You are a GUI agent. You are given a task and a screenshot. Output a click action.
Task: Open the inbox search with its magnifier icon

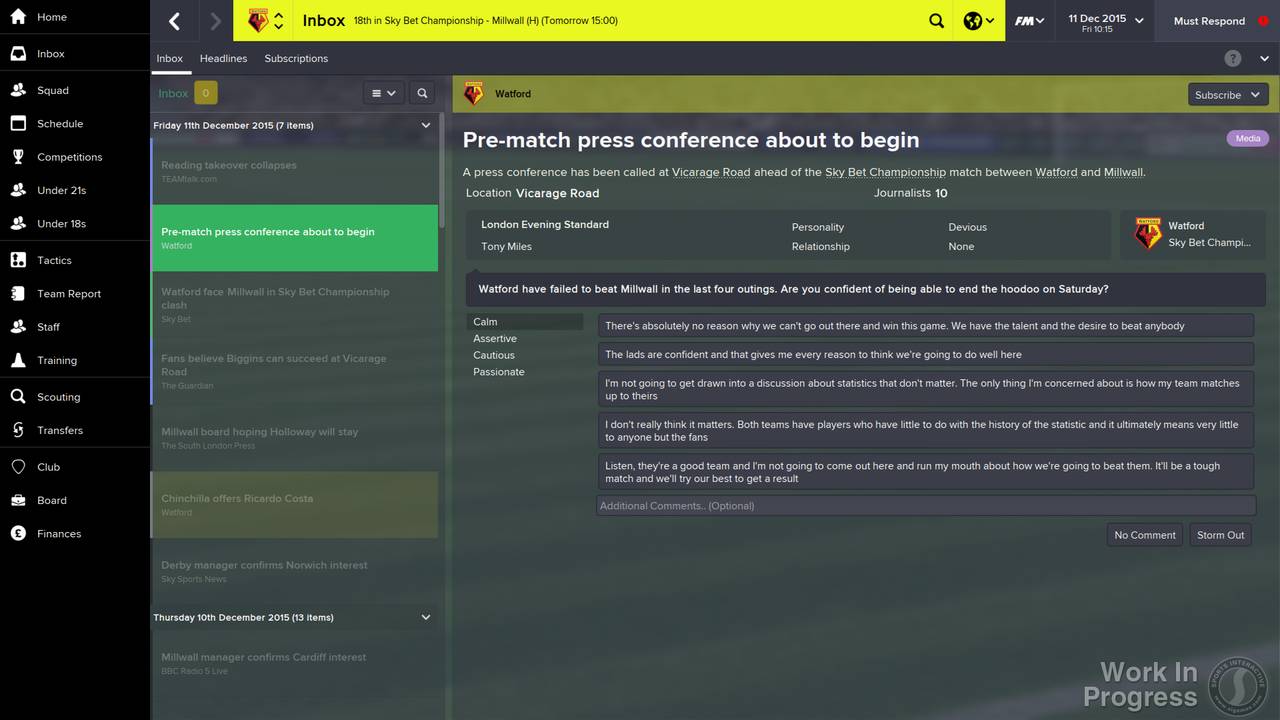pos(421,92)
